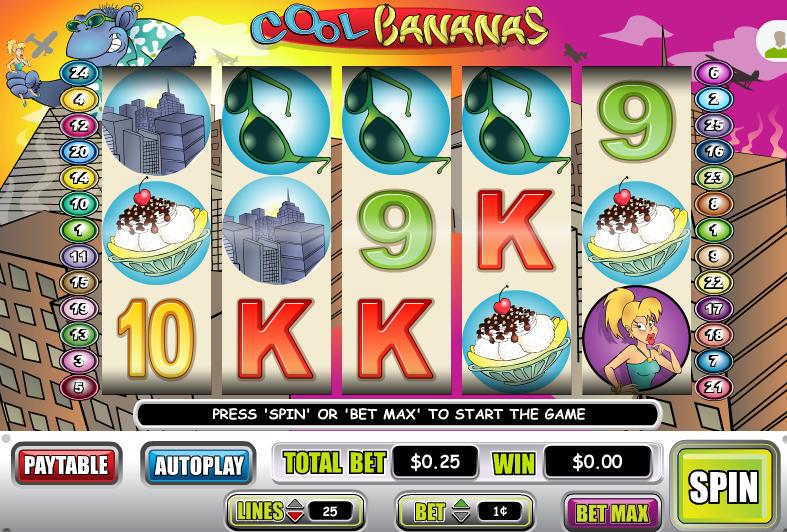Spin the reels with the SPIN button
Image resolution: width=787 pixels, height=532 pixels.
(723, 484)
